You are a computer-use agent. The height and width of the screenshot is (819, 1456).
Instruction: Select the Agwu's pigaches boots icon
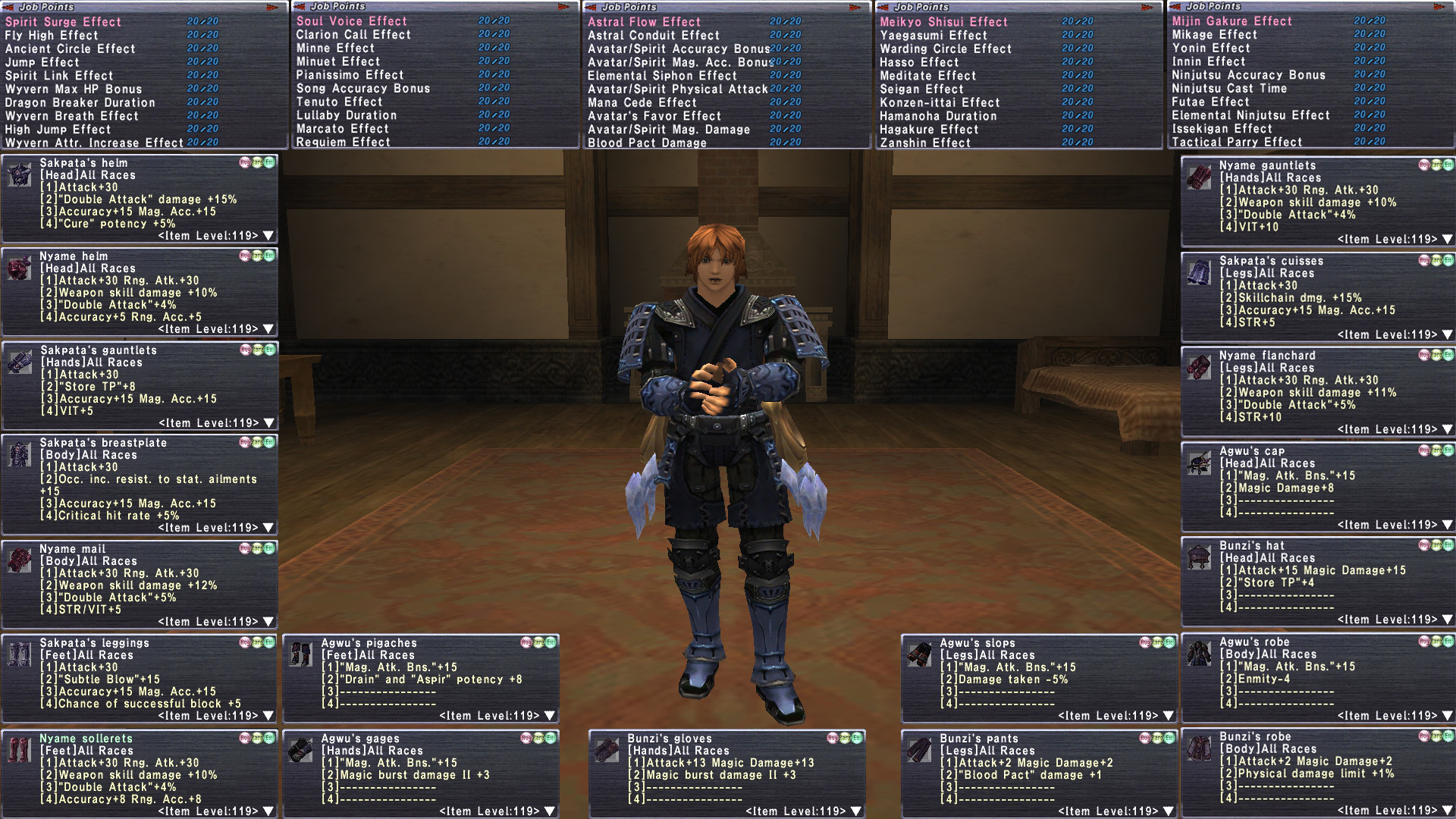[300, 655]
